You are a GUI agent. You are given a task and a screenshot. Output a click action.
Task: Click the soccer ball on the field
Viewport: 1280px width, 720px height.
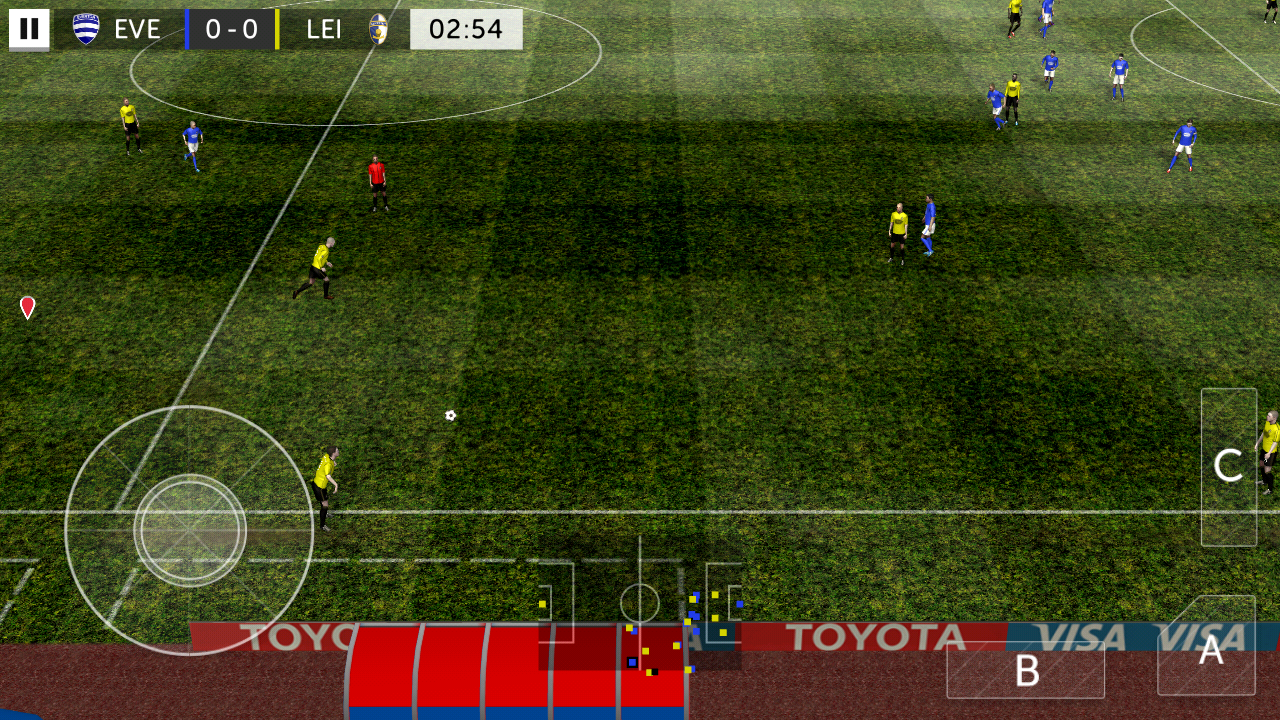tap(448, 415)
